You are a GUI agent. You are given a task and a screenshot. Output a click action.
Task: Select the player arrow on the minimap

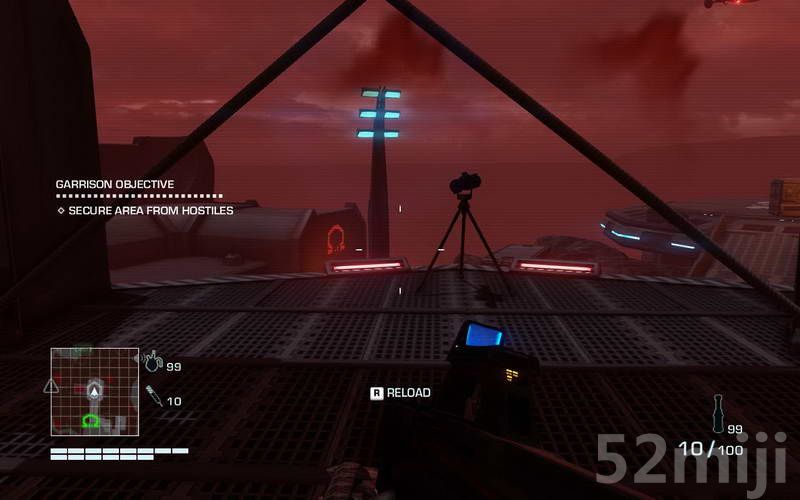click(95, 387)
